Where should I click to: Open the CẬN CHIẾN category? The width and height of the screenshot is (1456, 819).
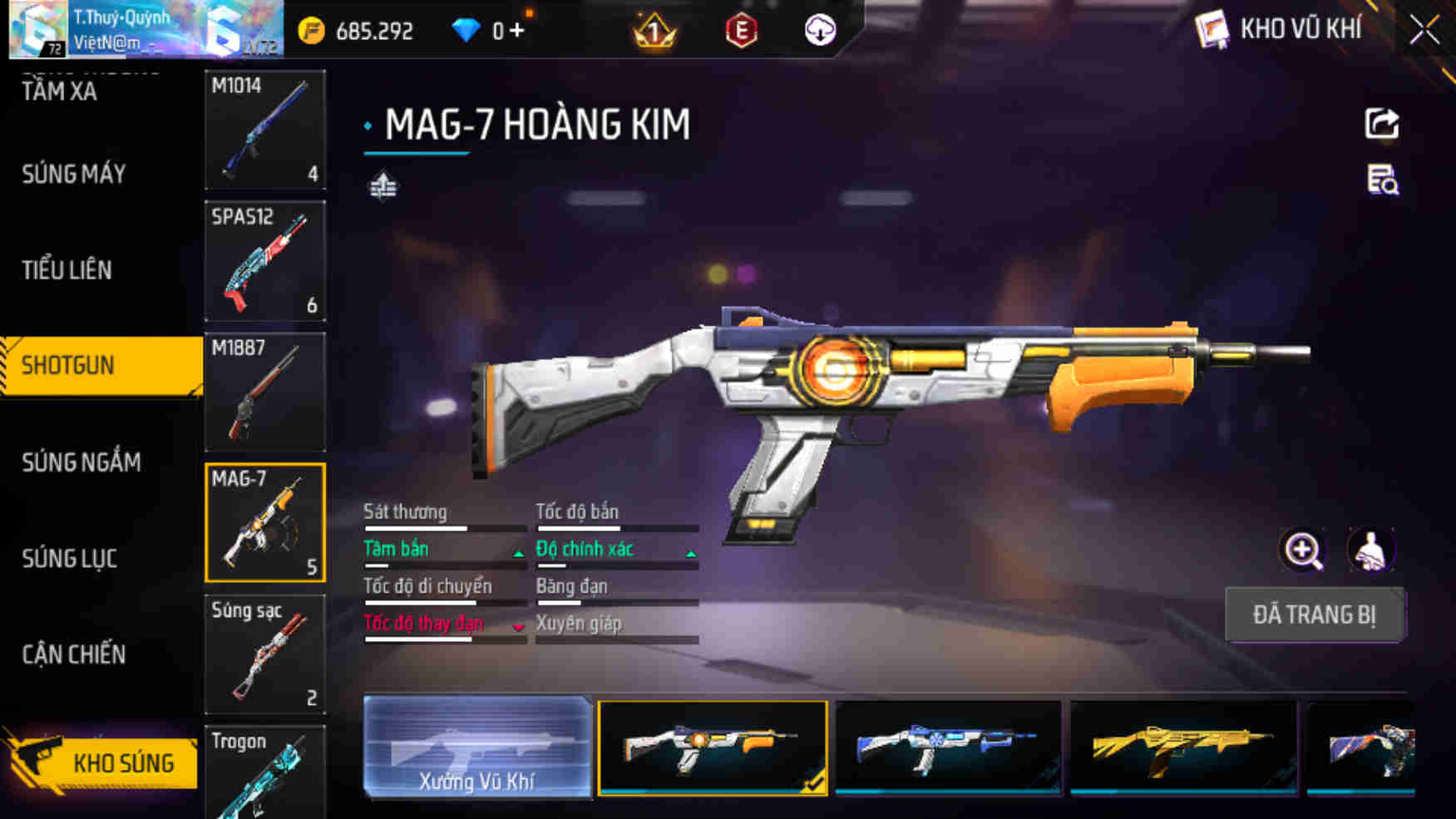[x=73, y=654]
